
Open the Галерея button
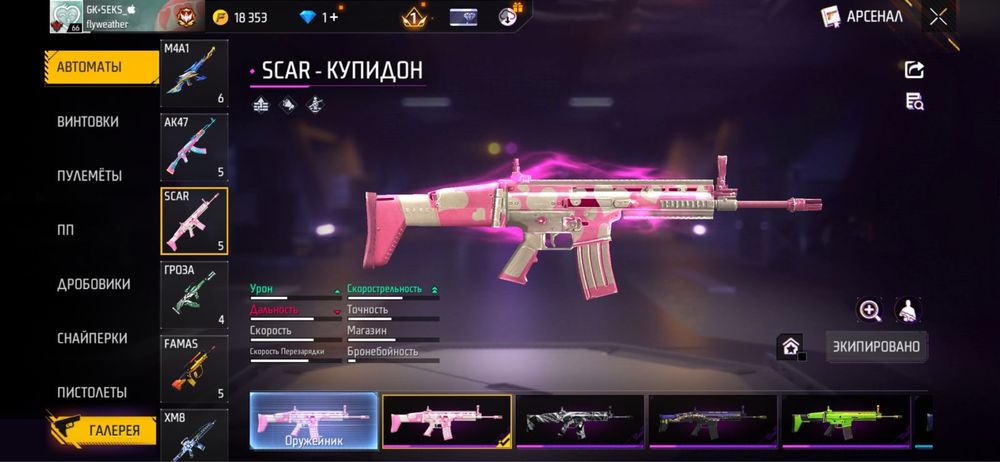103,431
